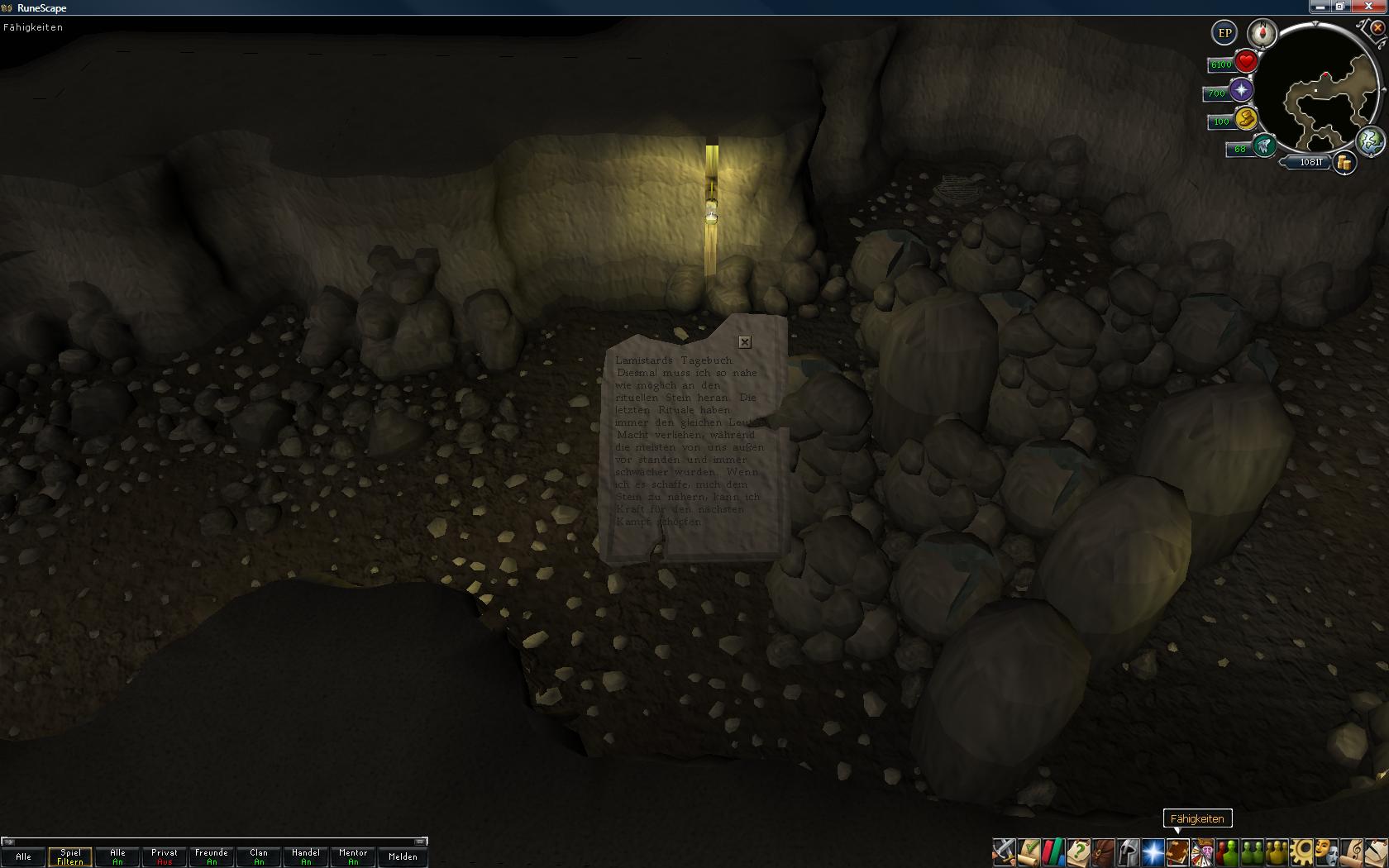
Task: Open the gold coins money pouch
Action: [x=1344, y=163]
